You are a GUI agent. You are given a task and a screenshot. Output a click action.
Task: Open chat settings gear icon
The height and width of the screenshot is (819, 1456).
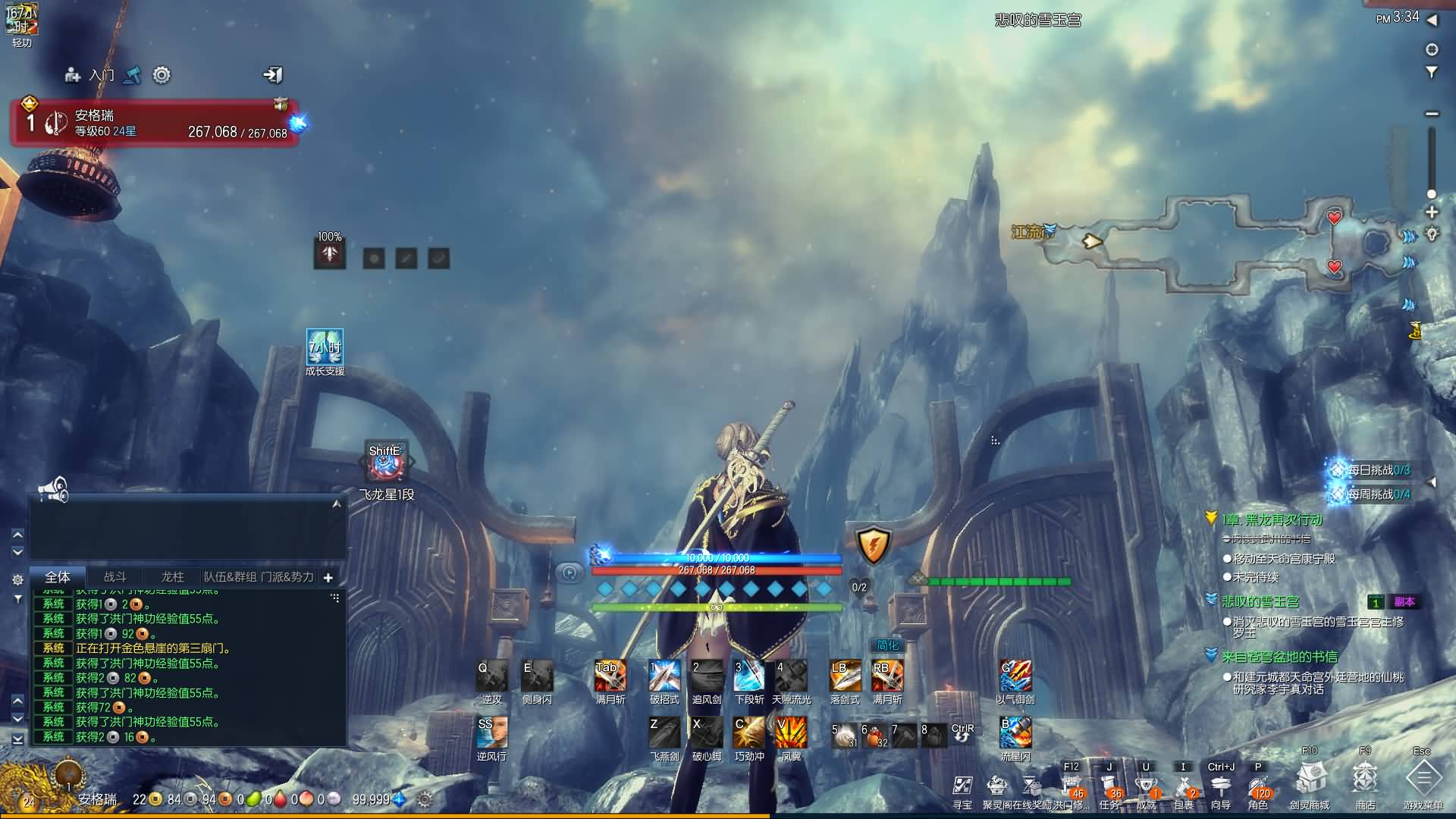coord(18,579)
